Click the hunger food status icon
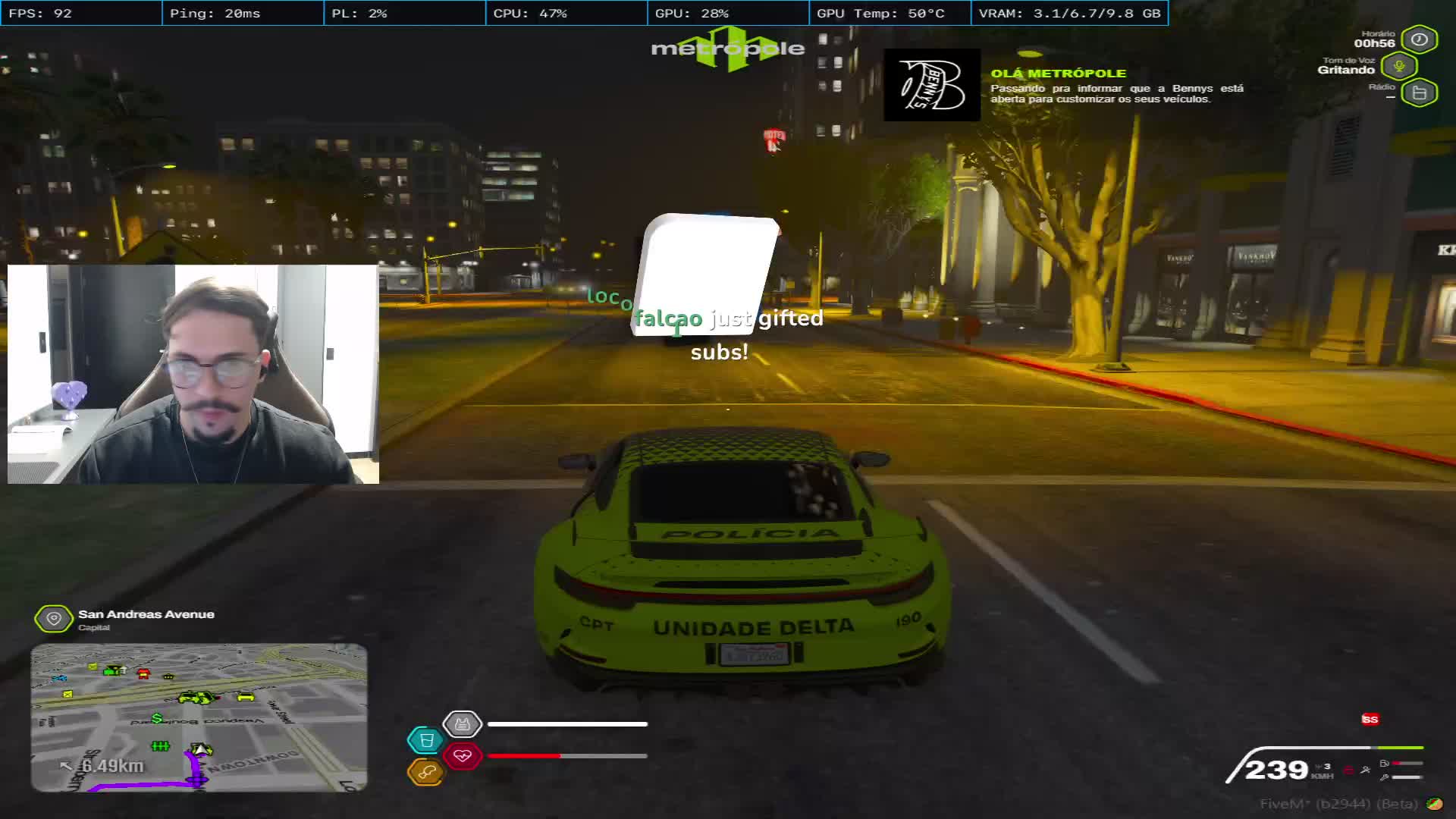1456x819 pixels. 425,772
